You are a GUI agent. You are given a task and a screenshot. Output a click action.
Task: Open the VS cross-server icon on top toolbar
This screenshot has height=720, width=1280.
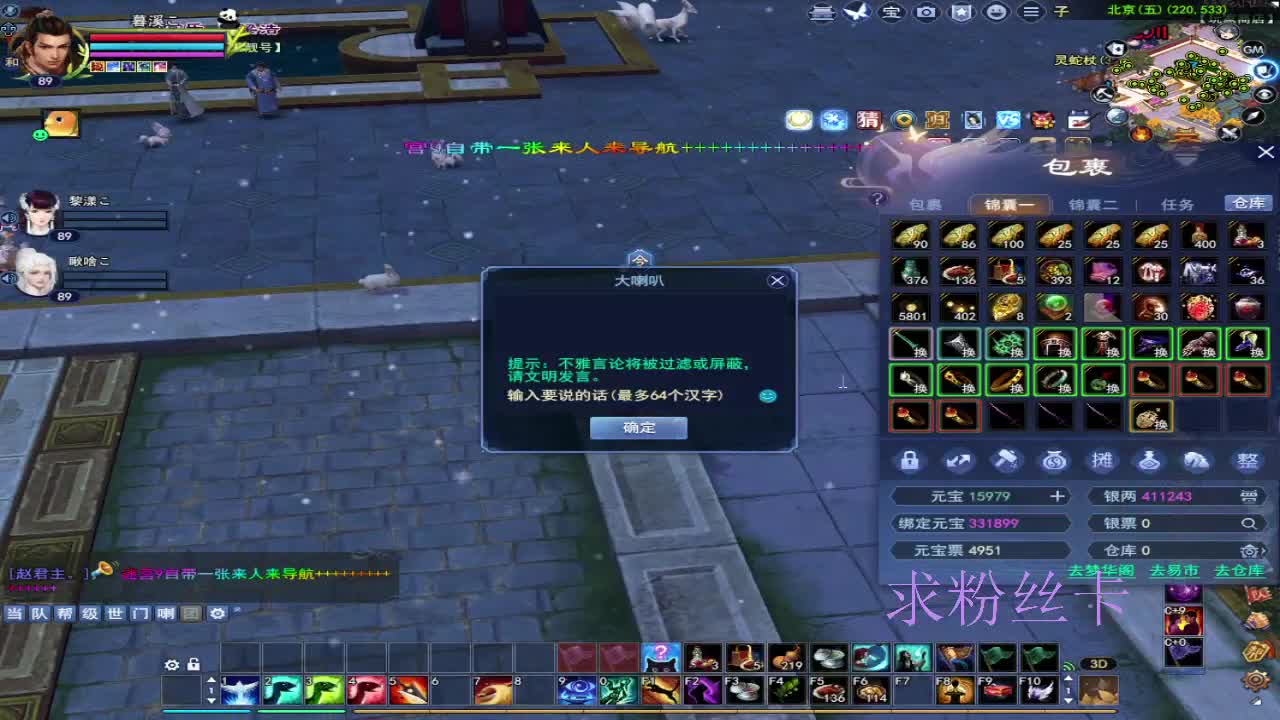coord(1009,120)
